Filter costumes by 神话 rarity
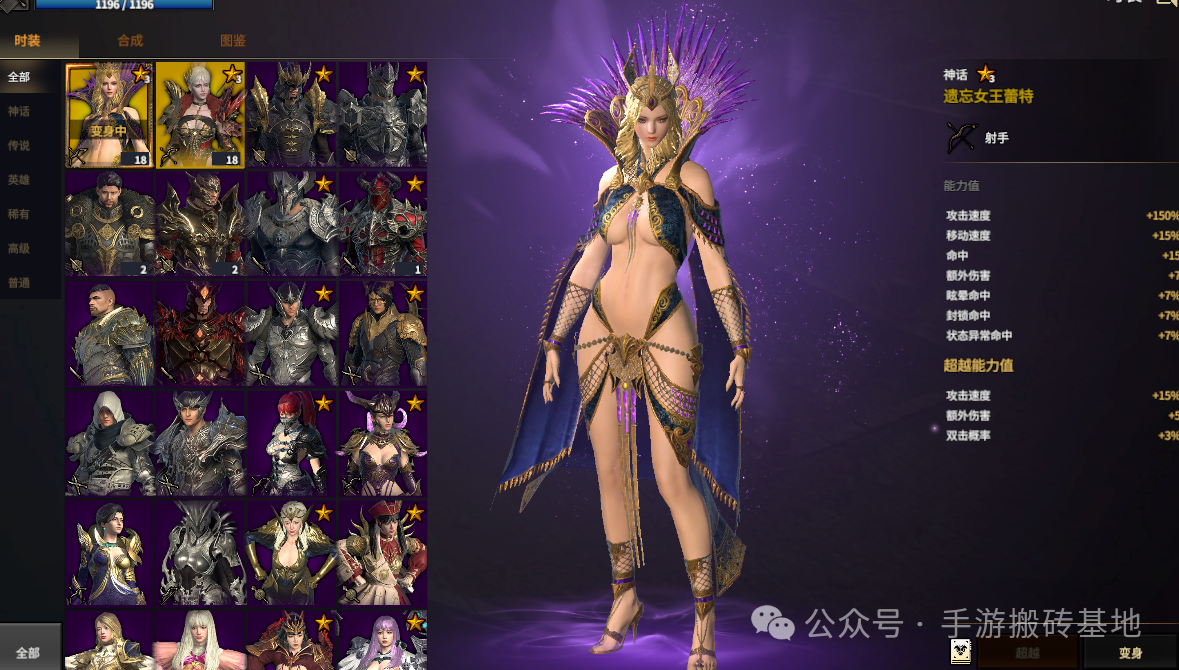Viewport: 1179px width, 670px height. [19, 111]
